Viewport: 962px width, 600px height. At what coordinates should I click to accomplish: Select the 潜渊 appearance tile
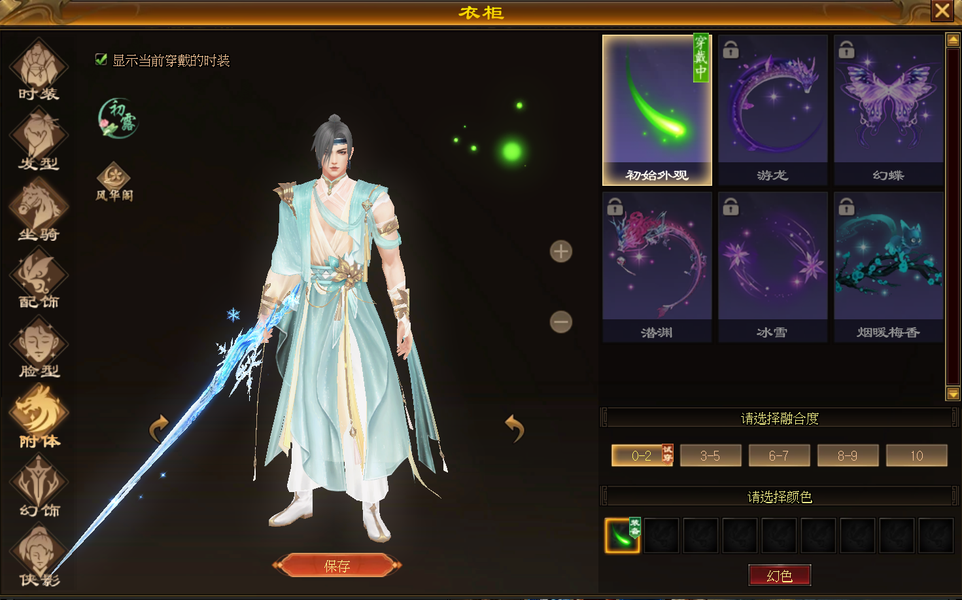tap(657, 267)
